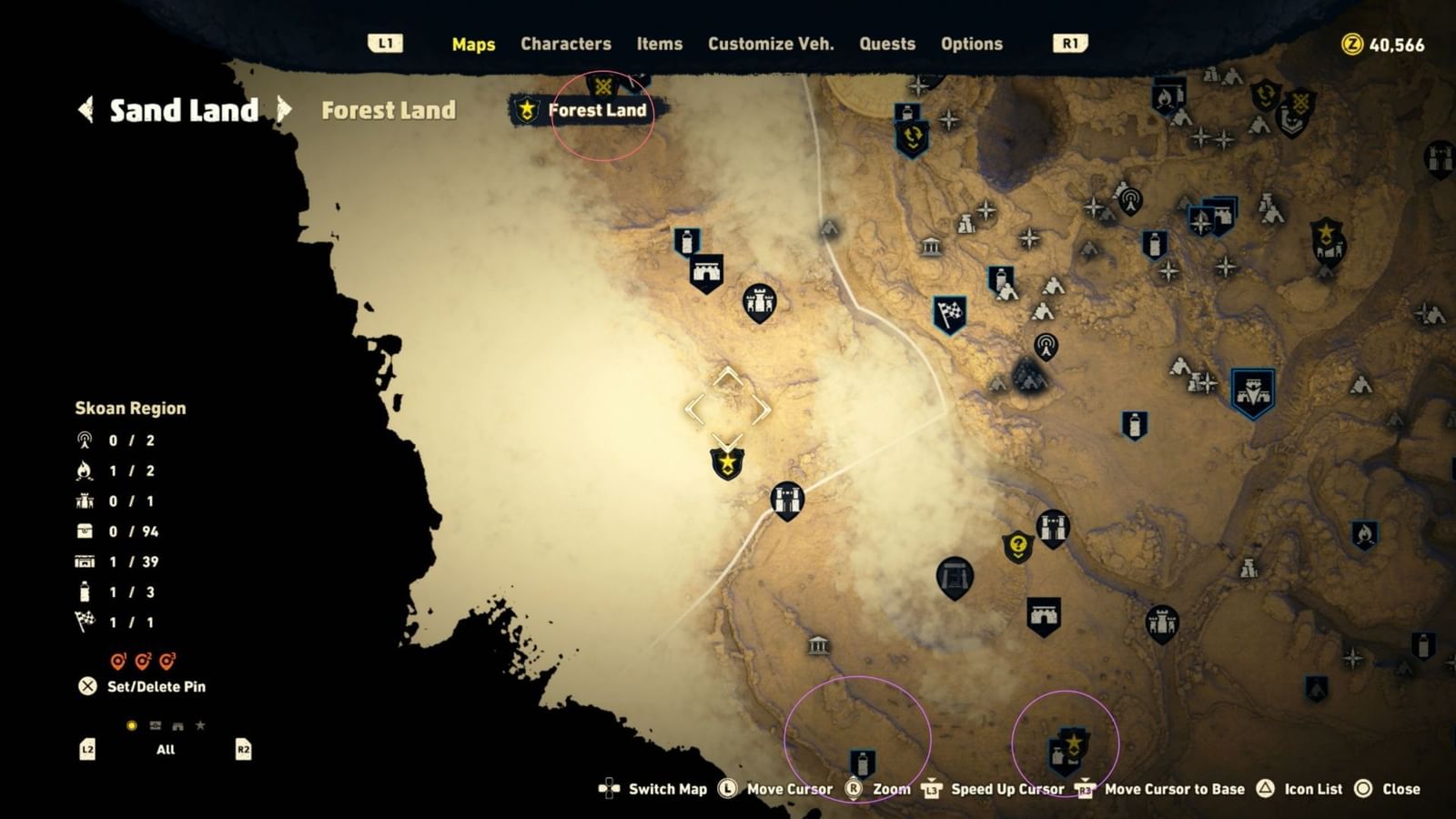
Task: Click the campfire icon showing 1/2
Action: pyautogui.click(x=84, y=471)
